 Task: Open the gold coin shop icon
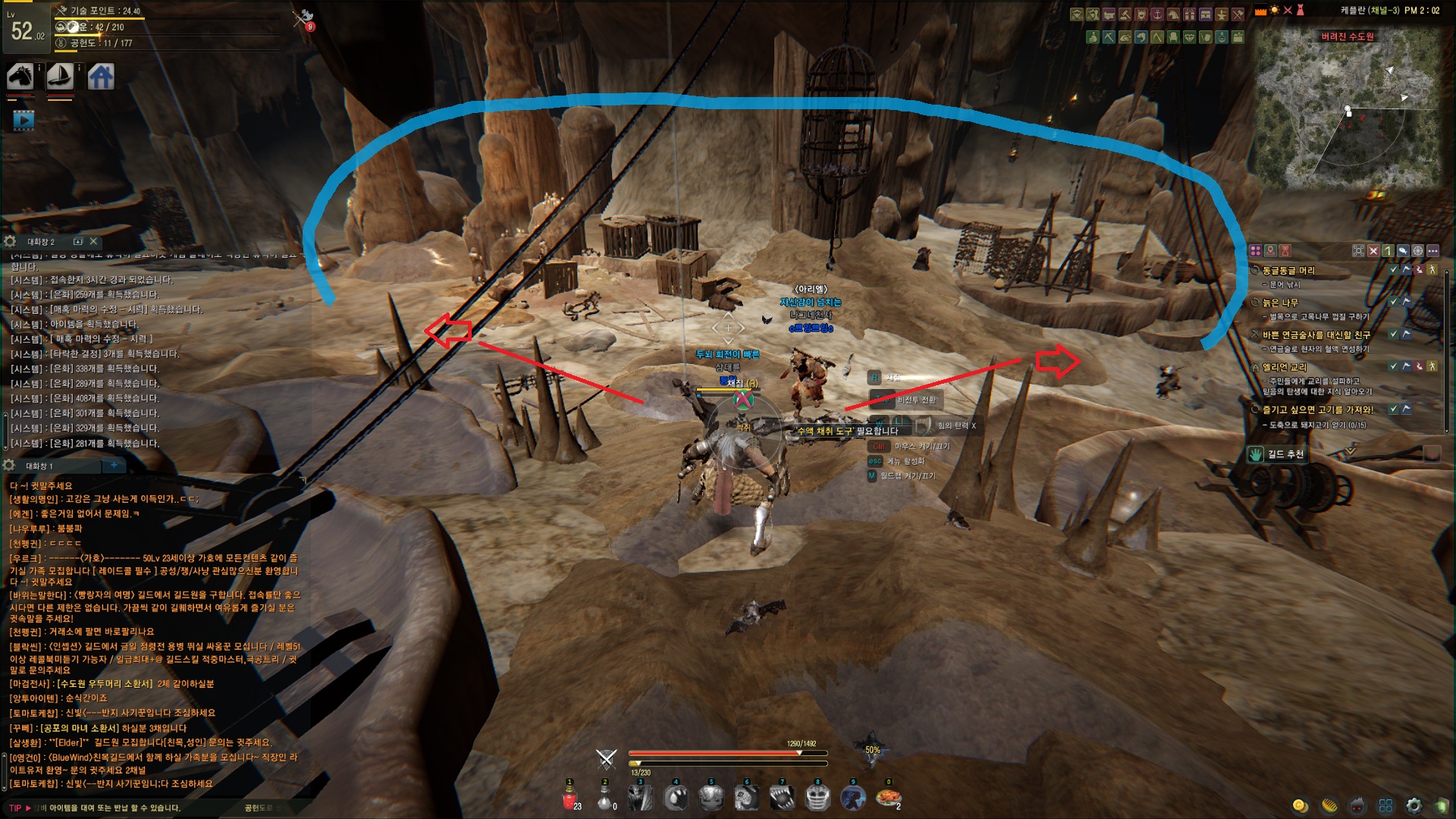click(1301, 805)
